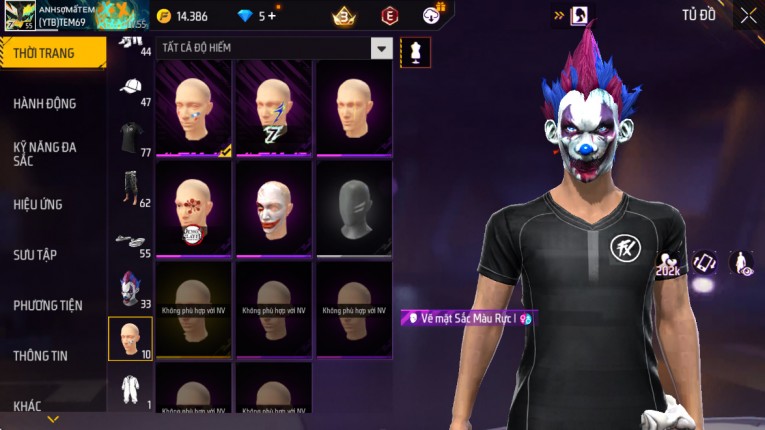Open the Phương Tiện tab
The height and width of the screenshot is (430, 765).
pos(48,305)
